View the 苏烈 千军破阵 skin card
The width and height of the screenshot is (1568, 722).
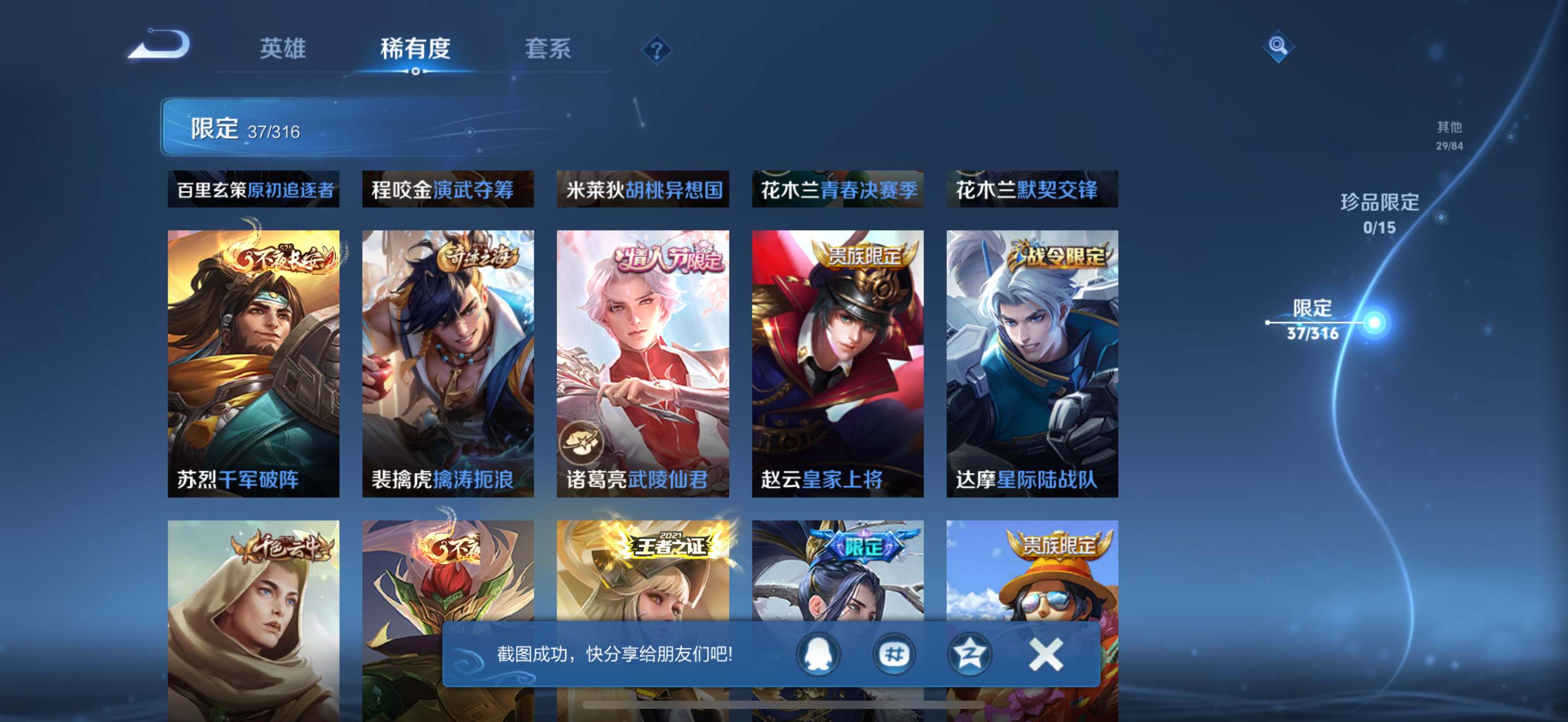click(253, 363)
